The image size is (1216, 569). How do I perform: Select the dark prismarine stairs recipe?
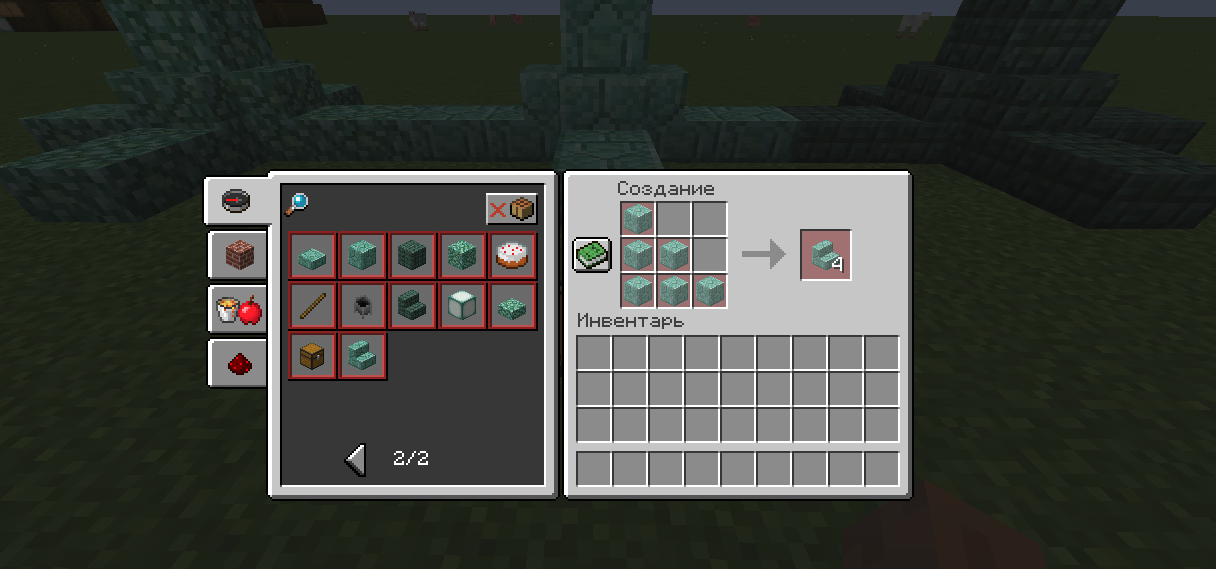point(413,306)
